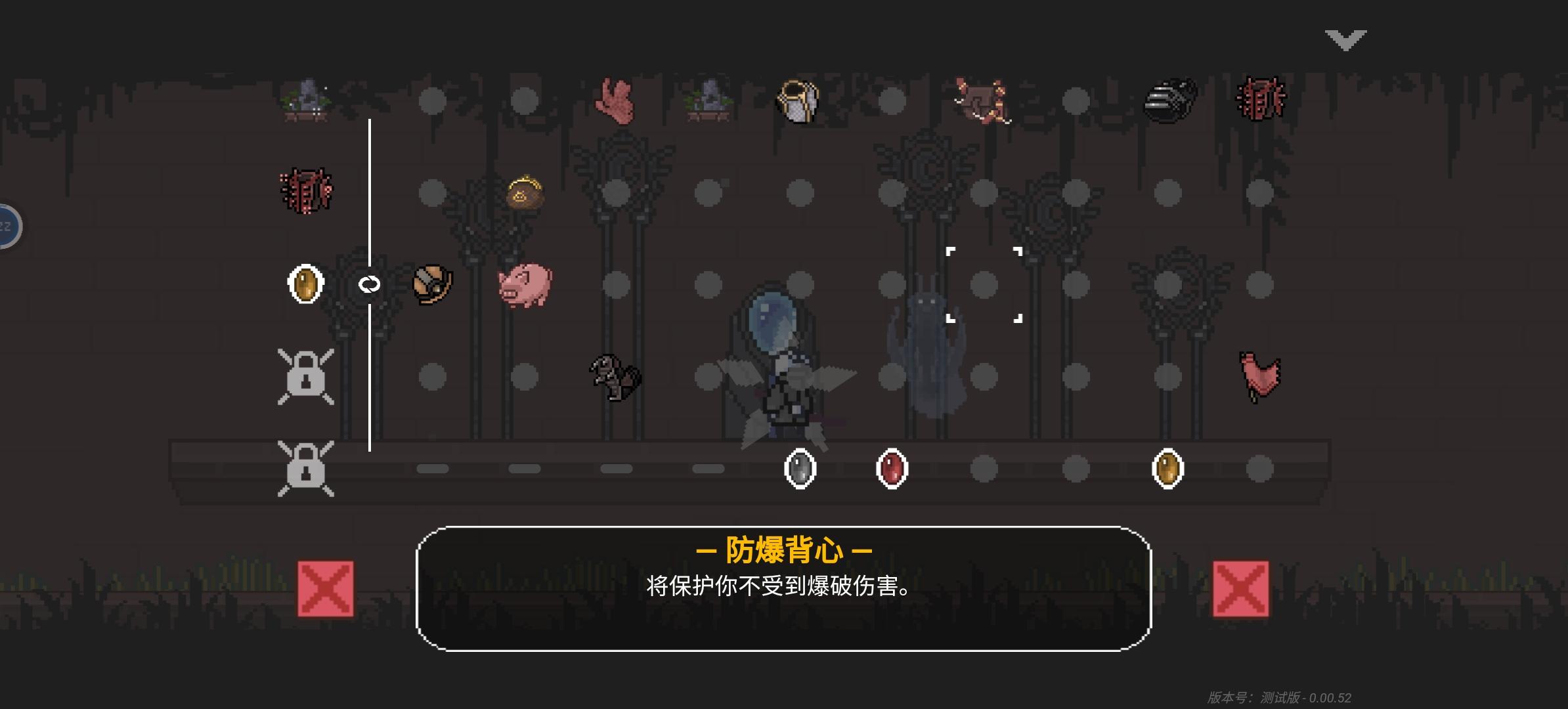Select the miner helmet item
The width and height of the screenshot is (1568, 709).
pos(431,285)
